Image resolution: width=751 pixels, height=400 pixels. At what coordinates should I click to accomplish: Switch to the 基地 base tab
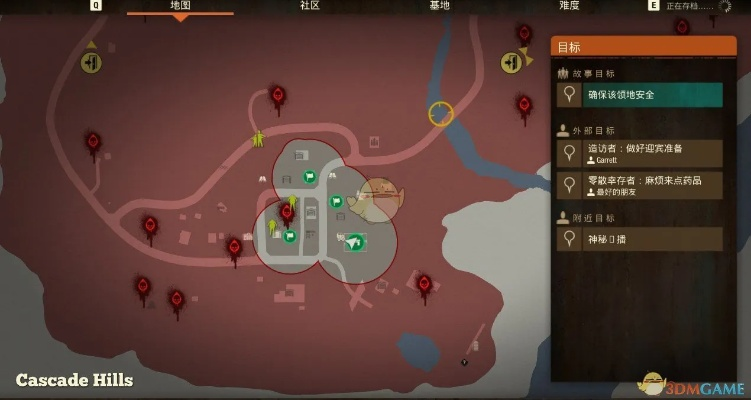439,6
